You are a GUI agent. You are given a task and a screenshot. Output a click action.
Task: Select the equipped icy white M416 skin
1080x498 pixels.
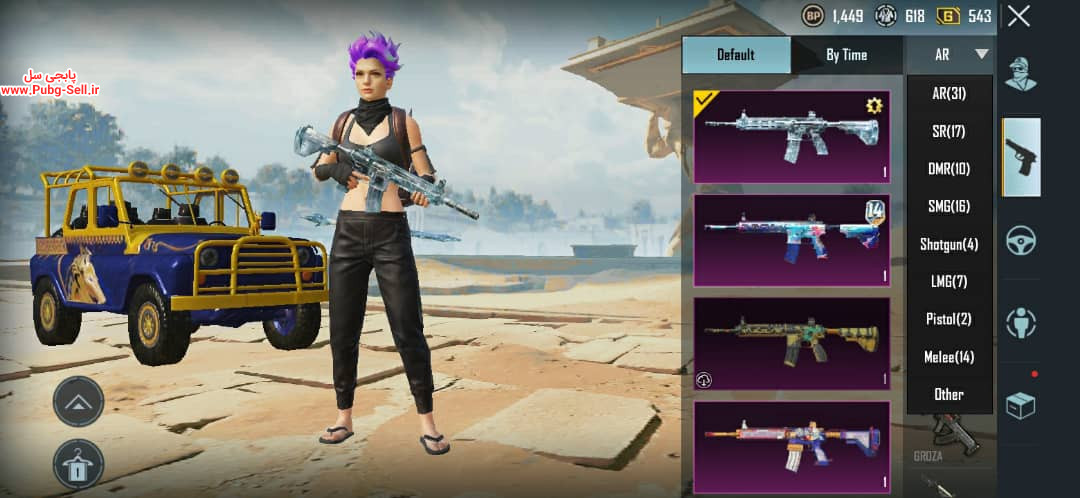pos(791,136)
